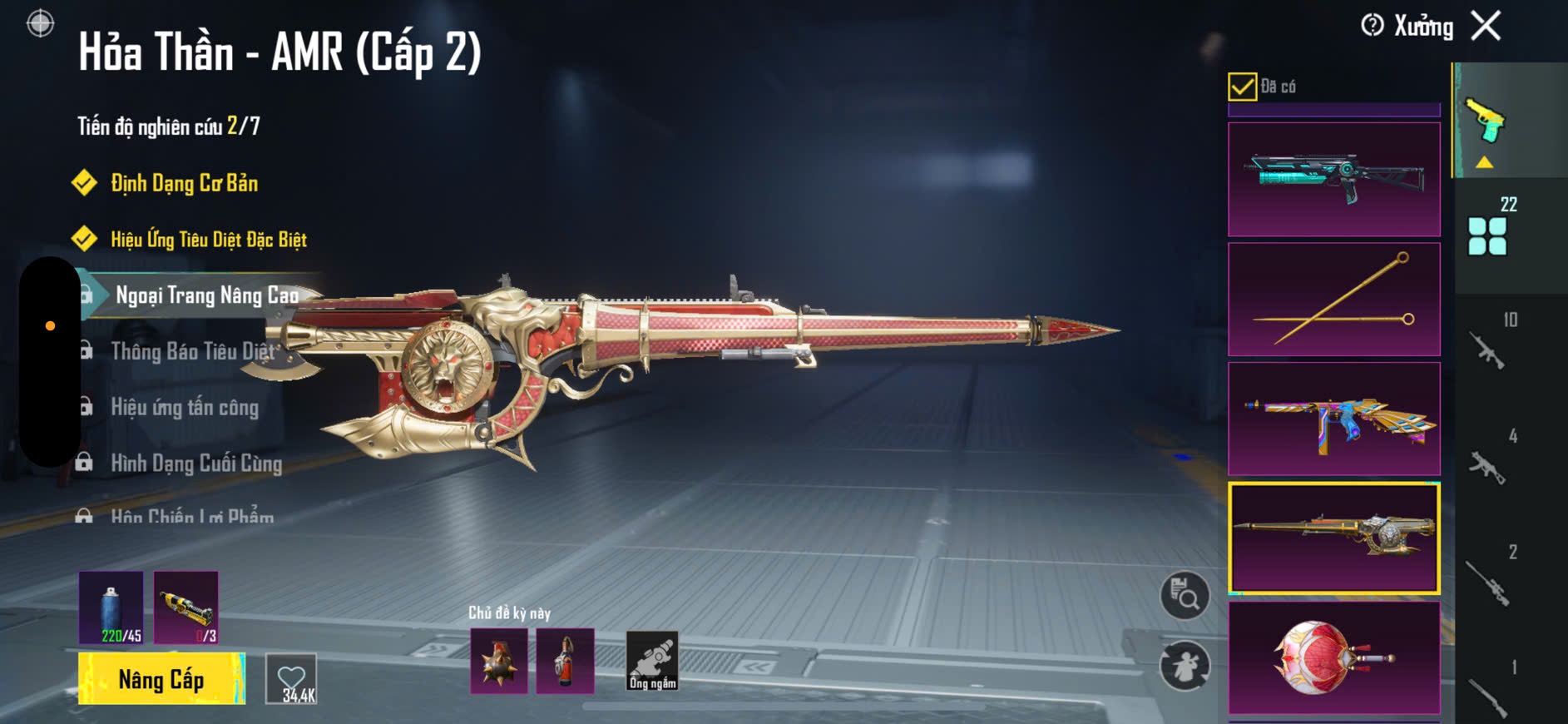
Task: Select the blue-gold winged gun skin thumbnail
Action: tap(1333, 419)
